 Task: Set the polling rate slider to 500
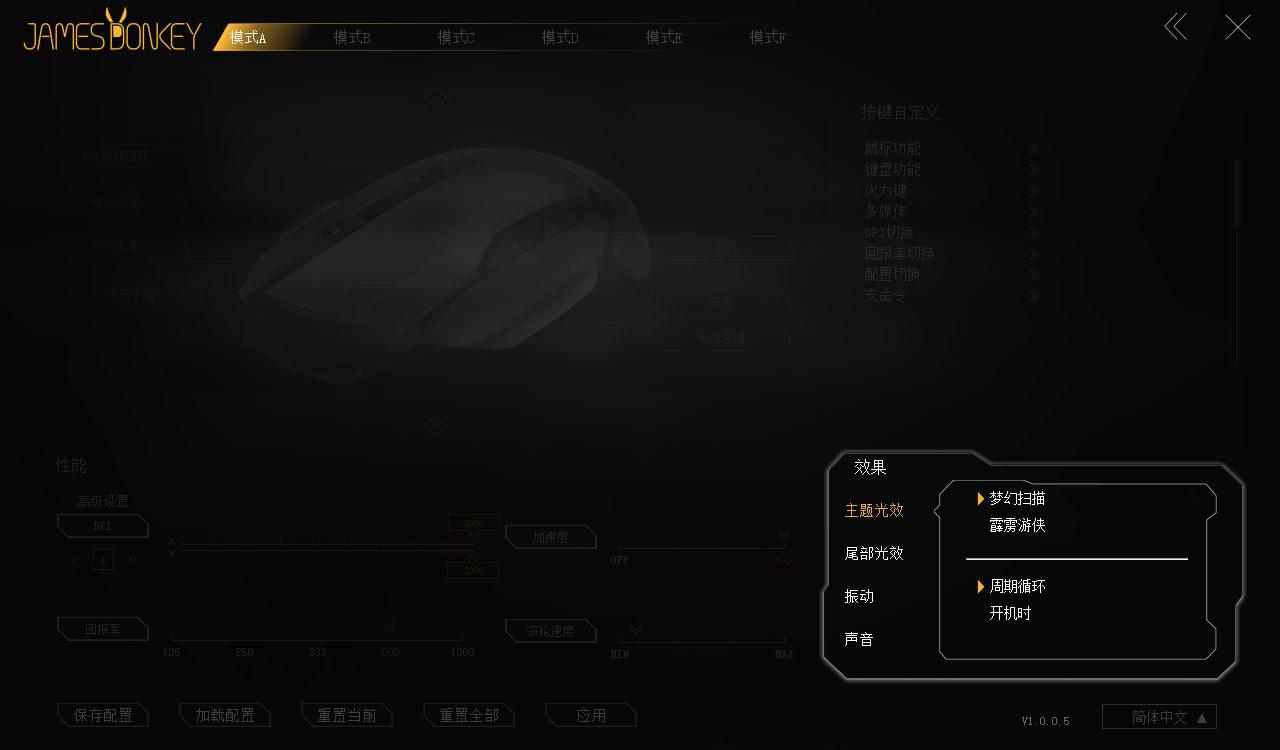click(389, 635)
